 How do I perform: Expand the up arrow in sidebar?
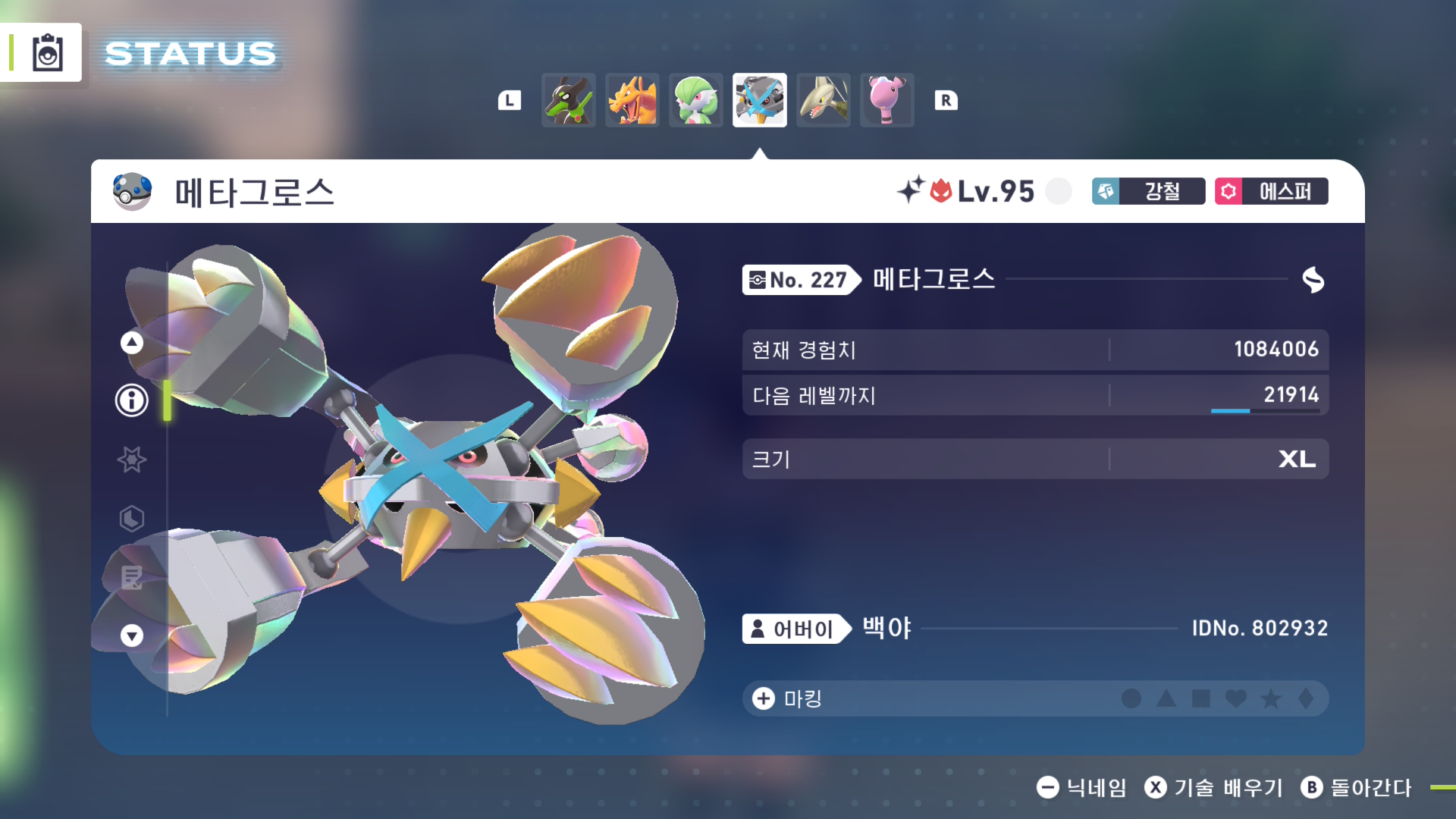point(131,342)
